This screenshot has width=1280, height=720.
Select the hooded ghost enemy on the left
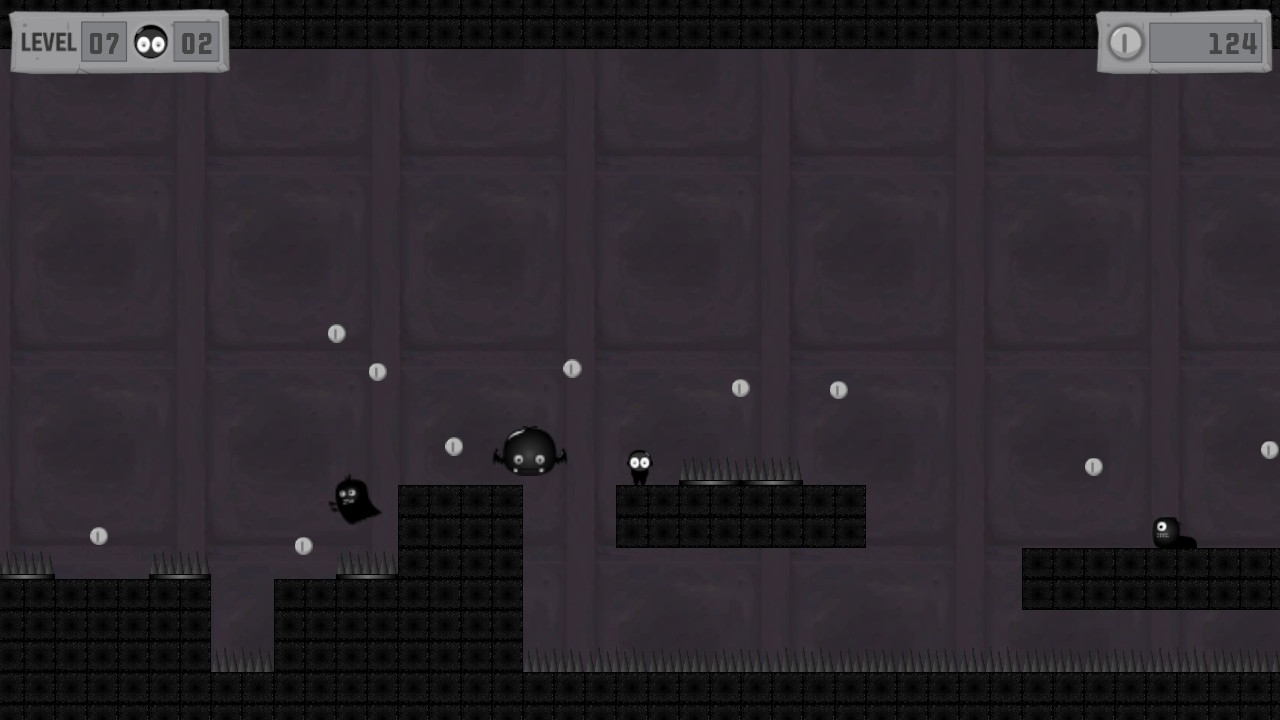tap(355, 500)
